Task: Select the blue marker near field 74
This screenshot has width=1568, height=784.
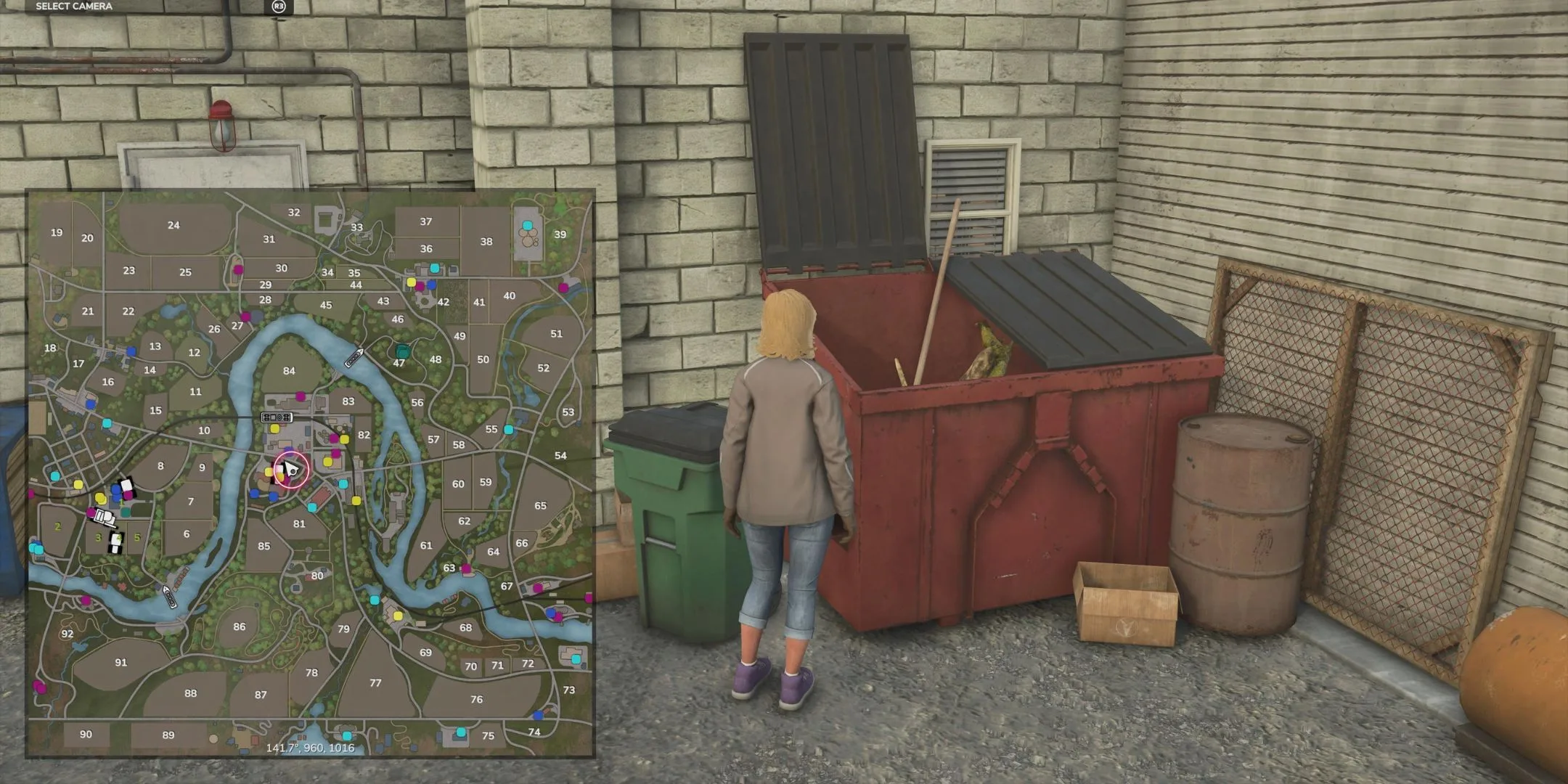Action: (x=538, y=715)
